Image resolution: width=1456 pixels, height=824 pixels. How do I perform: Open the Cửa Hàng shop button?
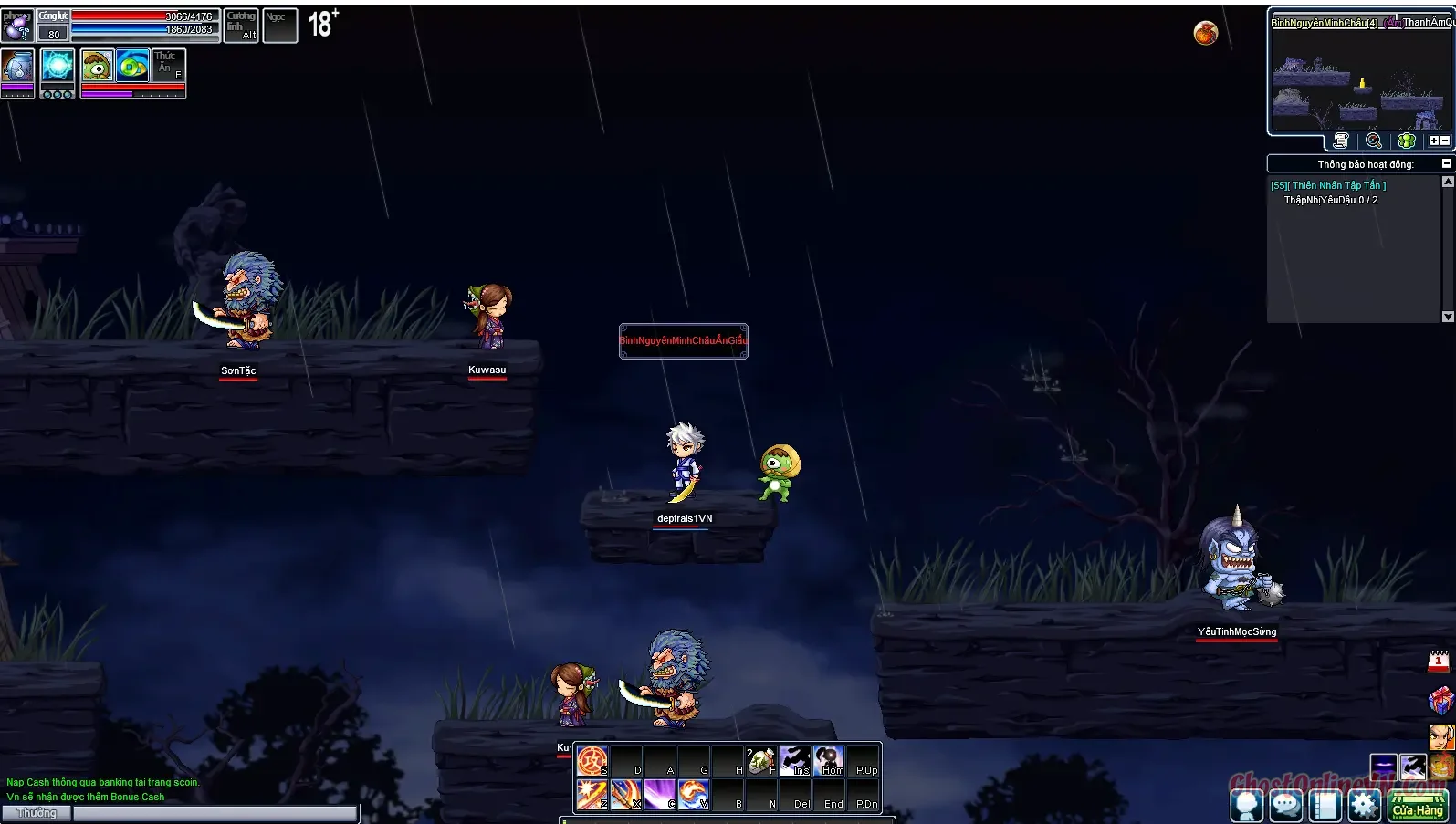1417,807
